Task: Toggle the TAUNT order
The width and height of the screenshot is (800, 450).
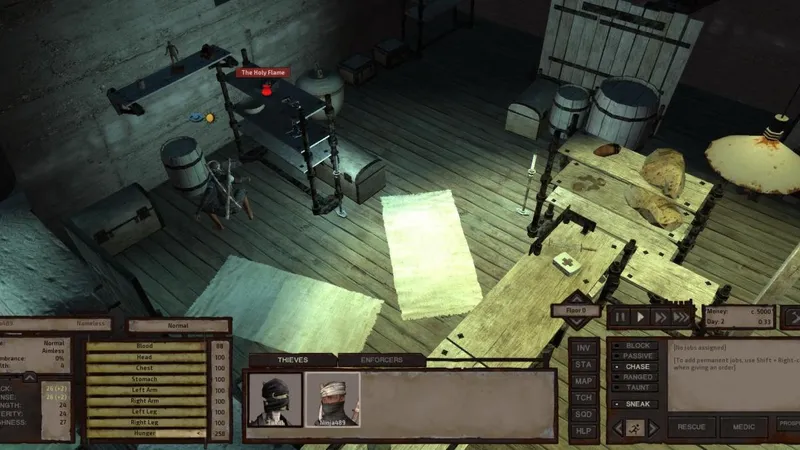Action: [x=635, y=387]
